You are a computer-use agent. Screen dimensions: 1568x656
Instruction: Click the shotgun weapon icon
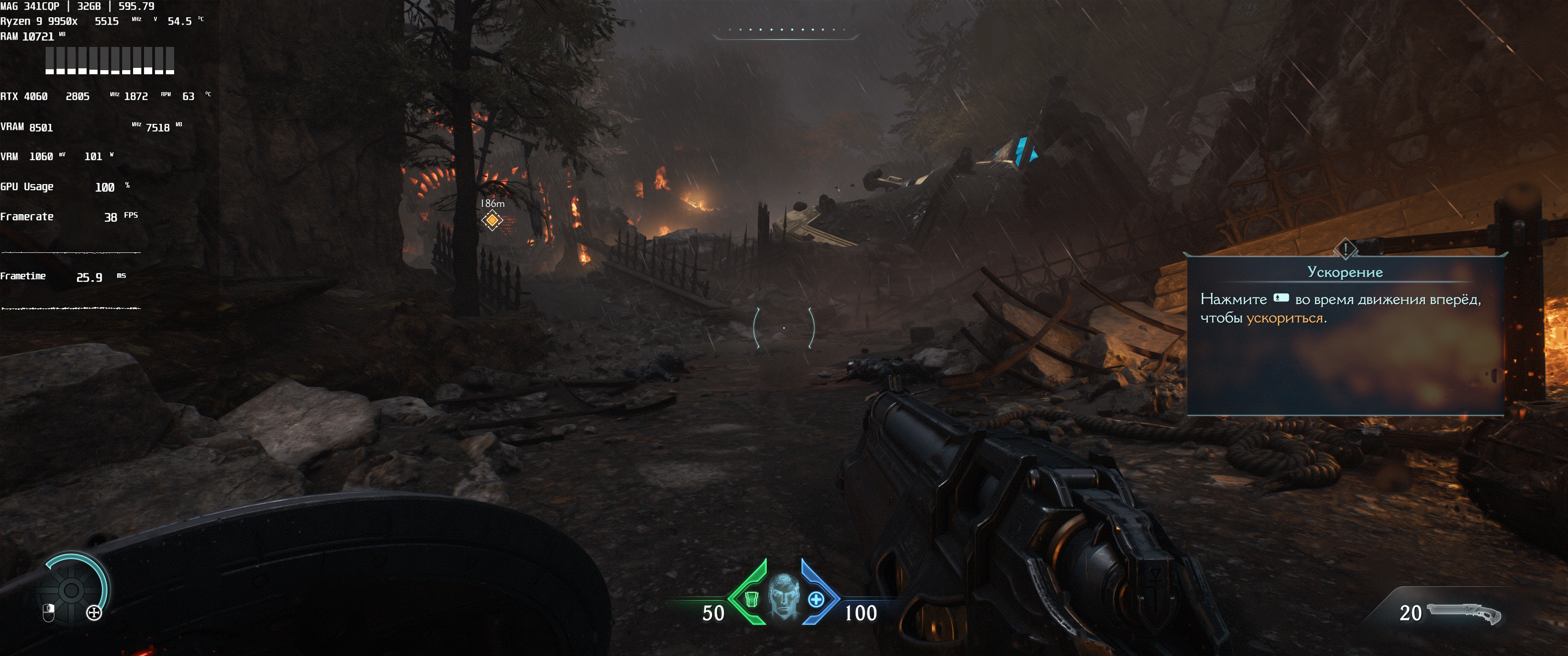point(1464,612)
